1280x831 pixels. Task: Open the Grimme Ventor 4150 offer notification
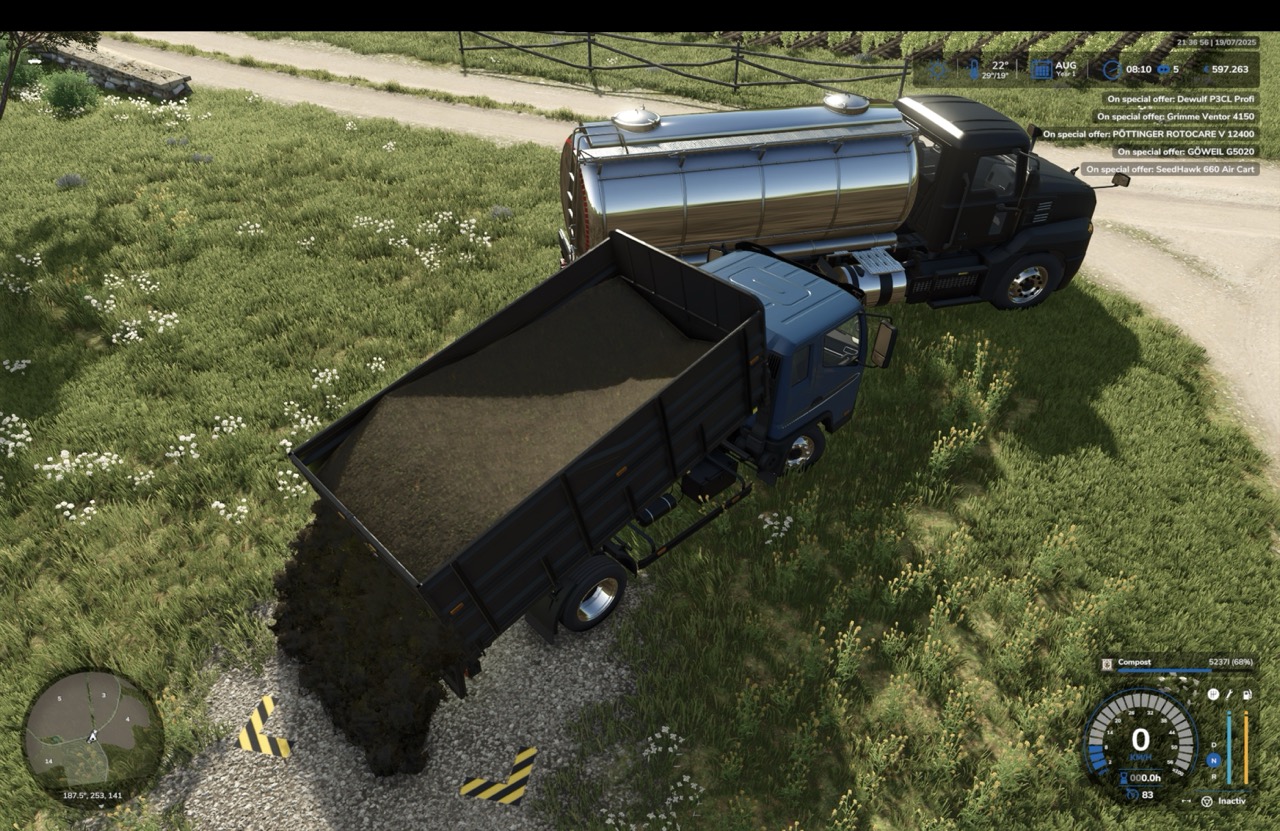pos(1175,116)
